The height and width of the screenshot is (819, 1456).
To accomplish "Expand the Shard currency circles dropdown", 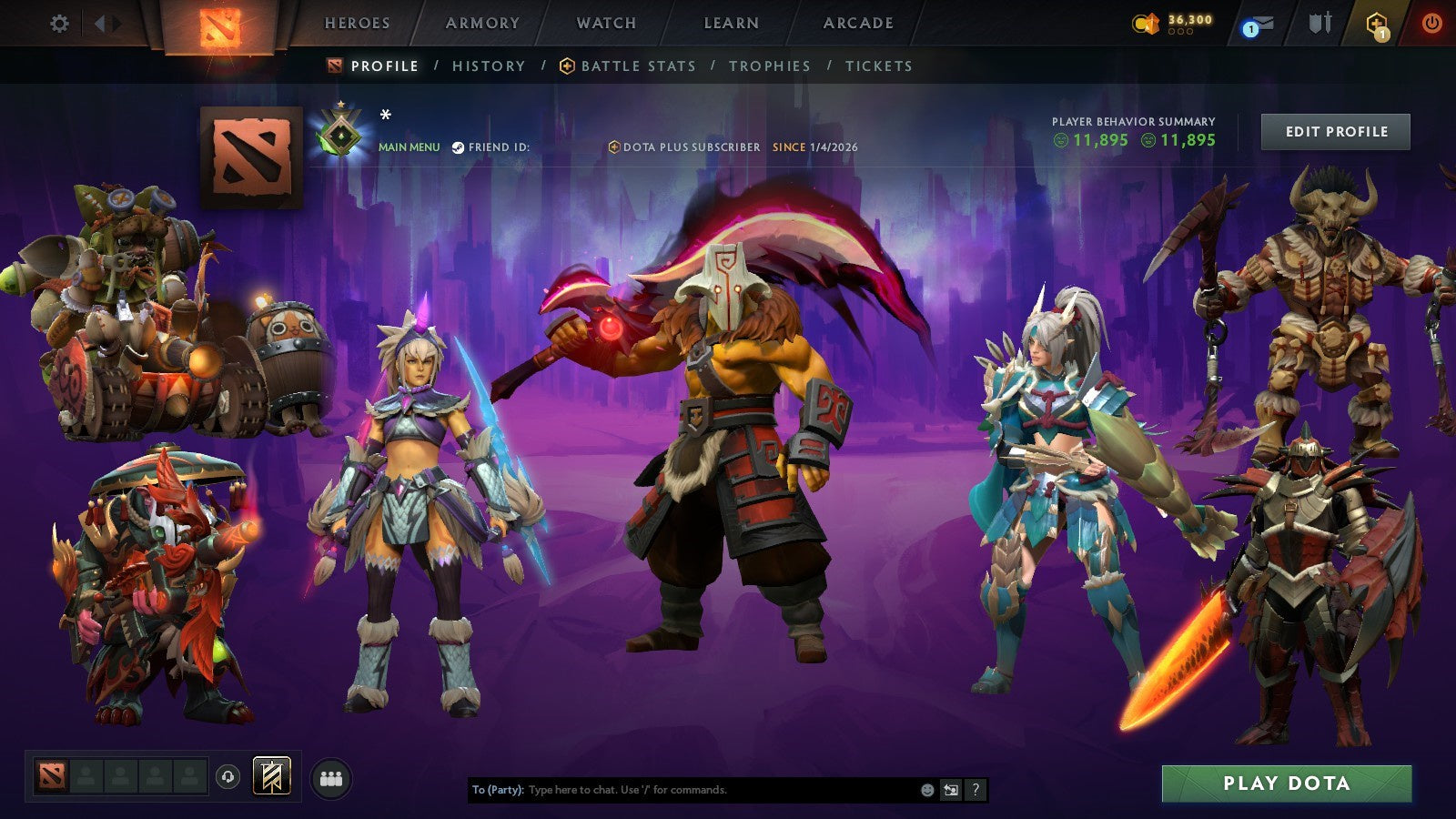I will tap(1180, 31).
